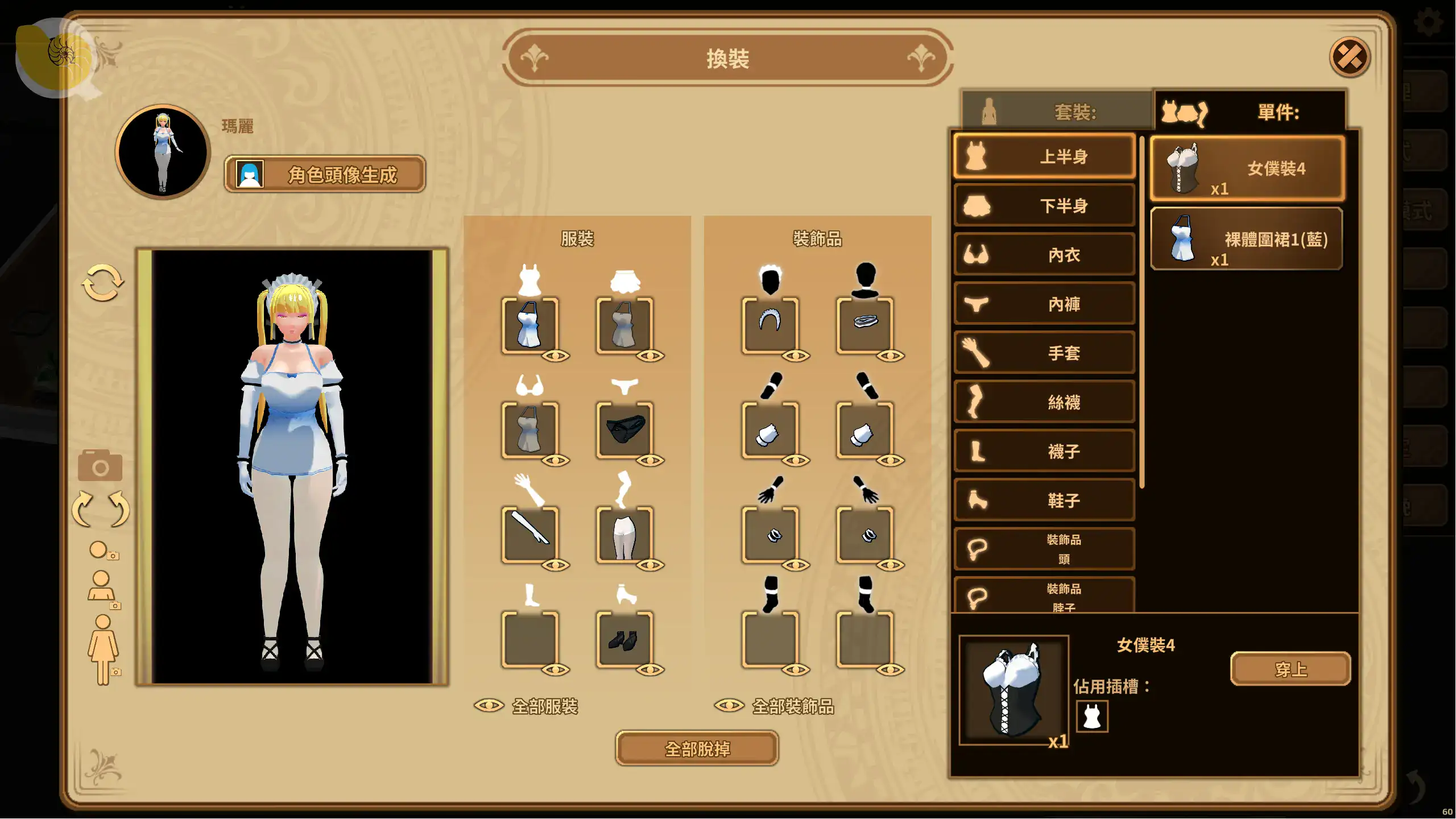Select the 上半身 category

click(1044, 156)
